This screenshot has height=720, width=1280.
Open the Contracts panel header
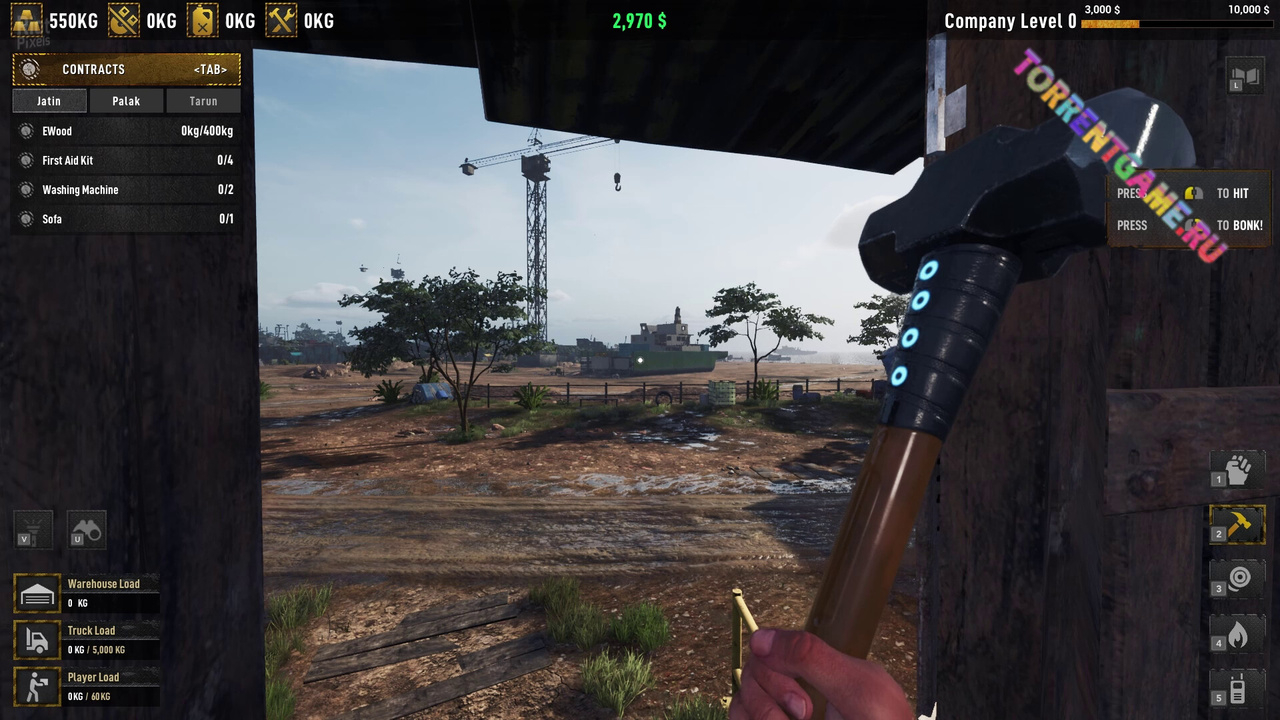[x=126, y=69]
